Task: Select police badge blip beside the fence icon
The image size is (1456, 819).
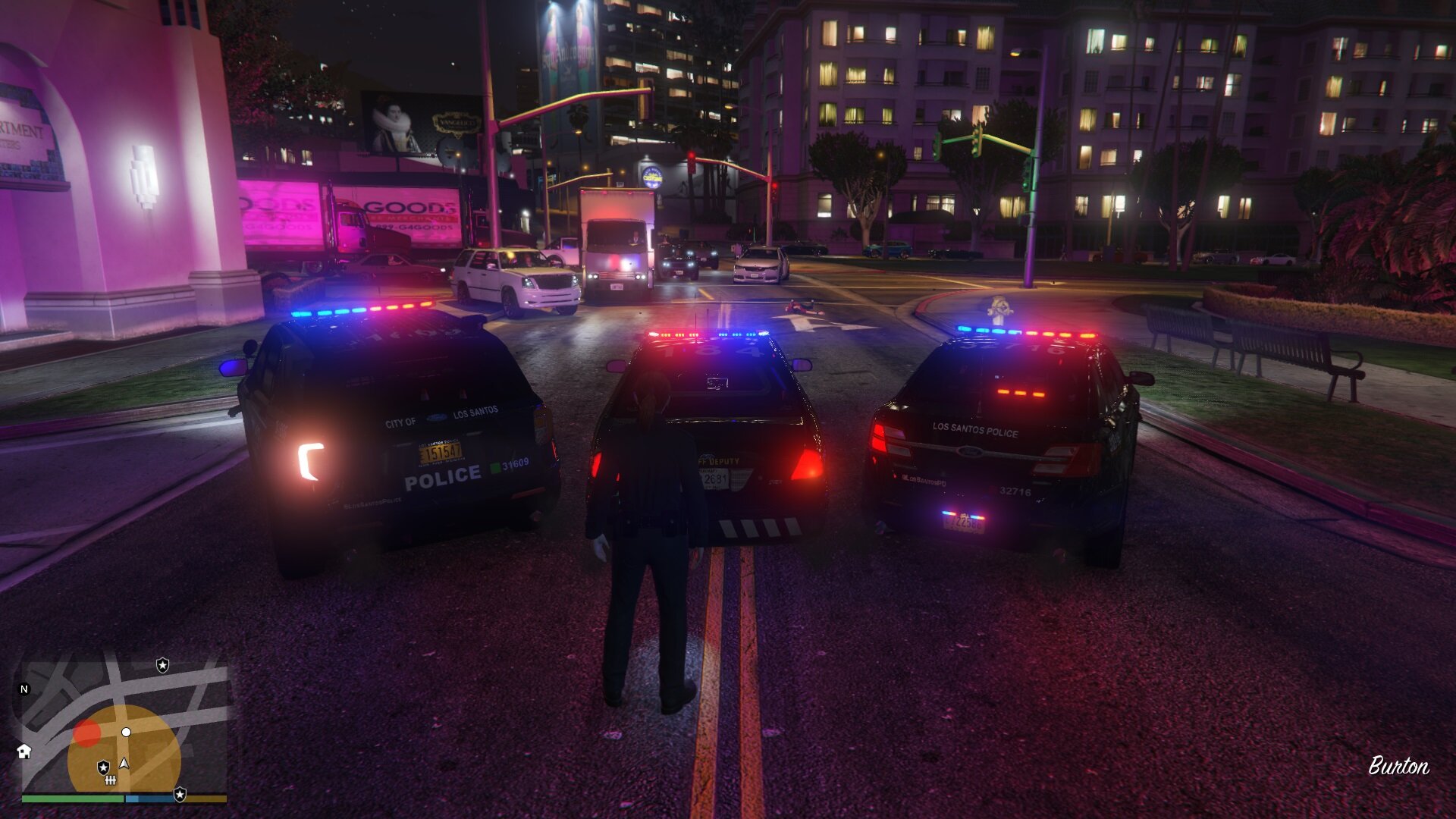Action: tap(103, 767)
